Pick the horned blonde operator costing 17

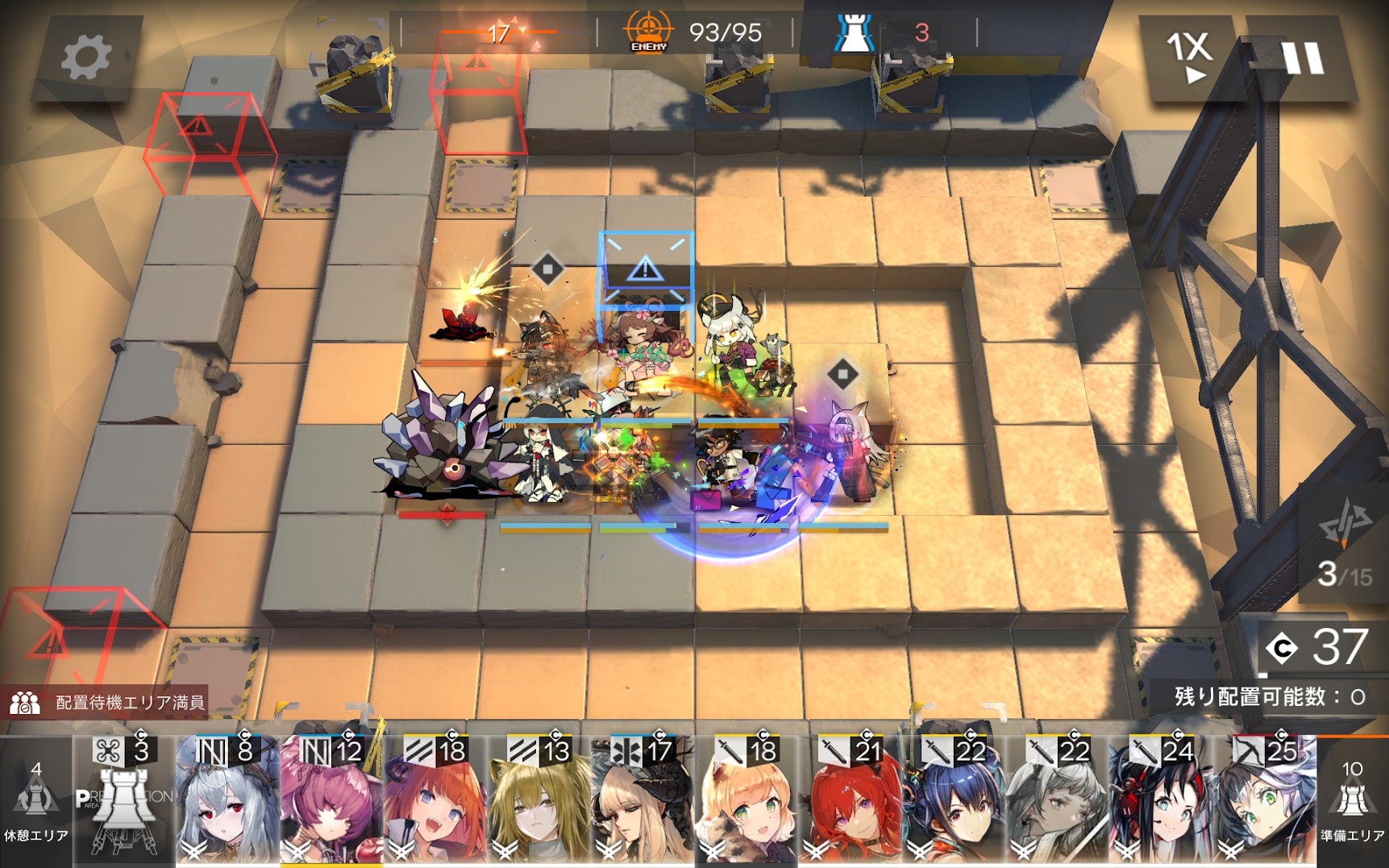tap(643, 801)
